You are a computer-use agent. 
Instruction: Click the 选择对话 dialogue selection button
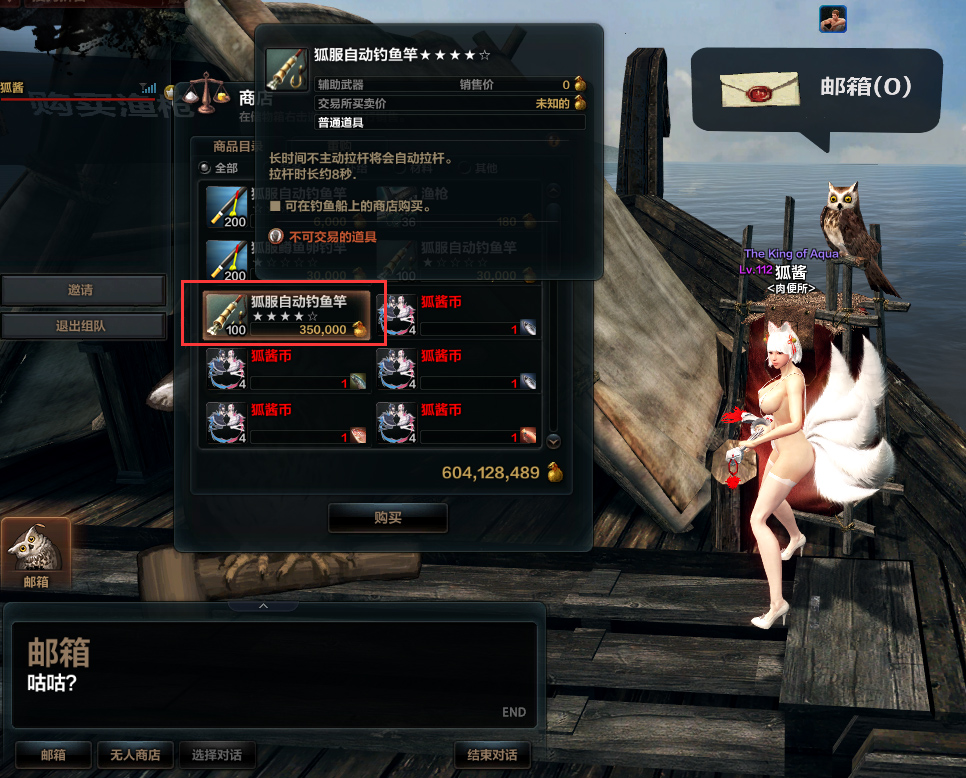coord(217,755)
